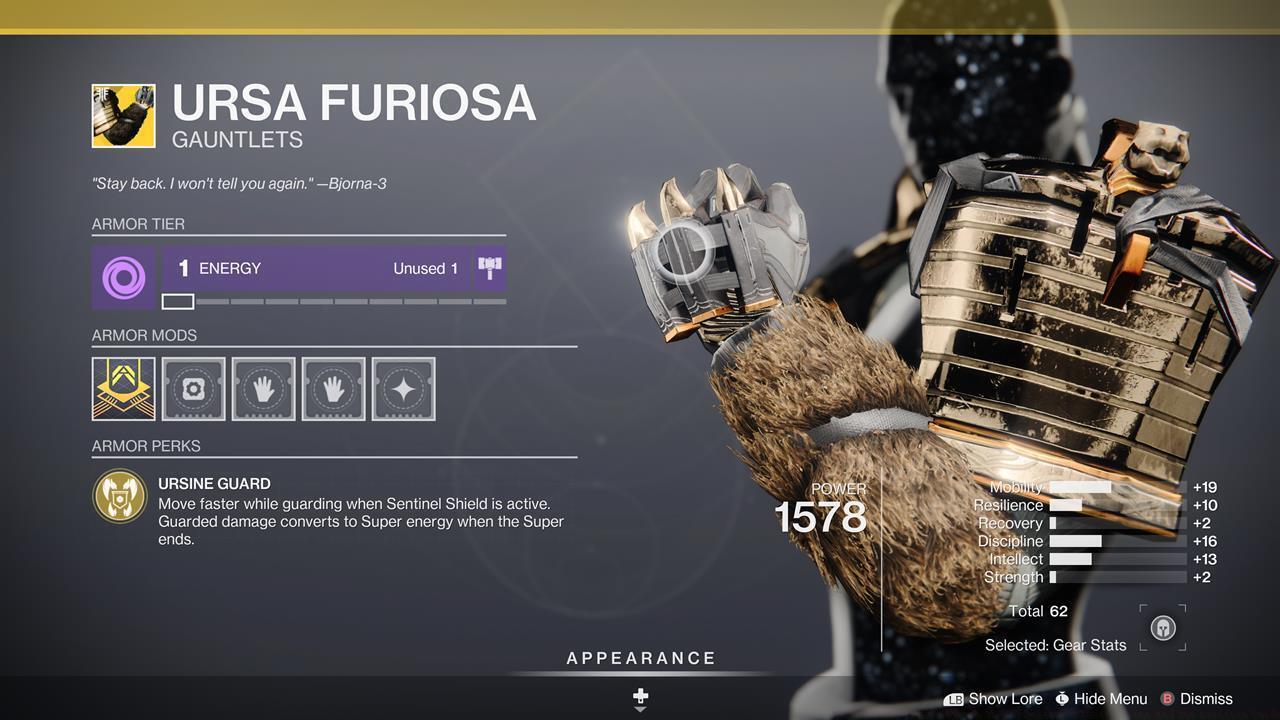Select the second hand-shaped arms mod slot
The image size is (1280, 720).
click(333, 389)
